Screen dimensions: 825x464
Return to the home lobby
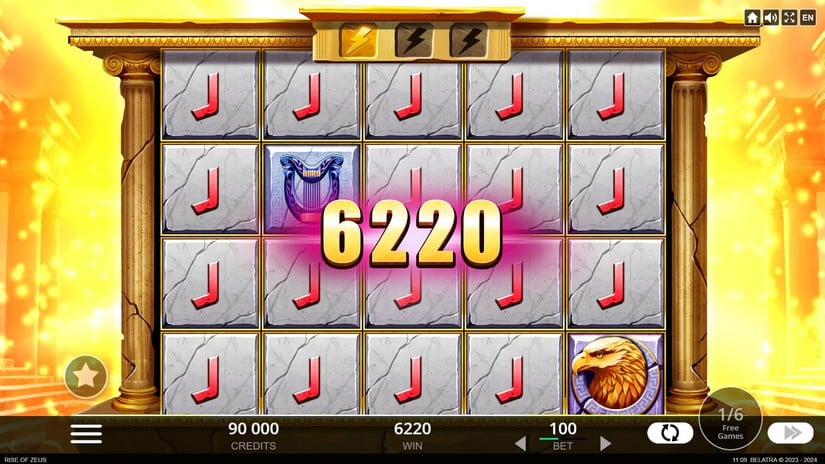click(x=753, y=17)
